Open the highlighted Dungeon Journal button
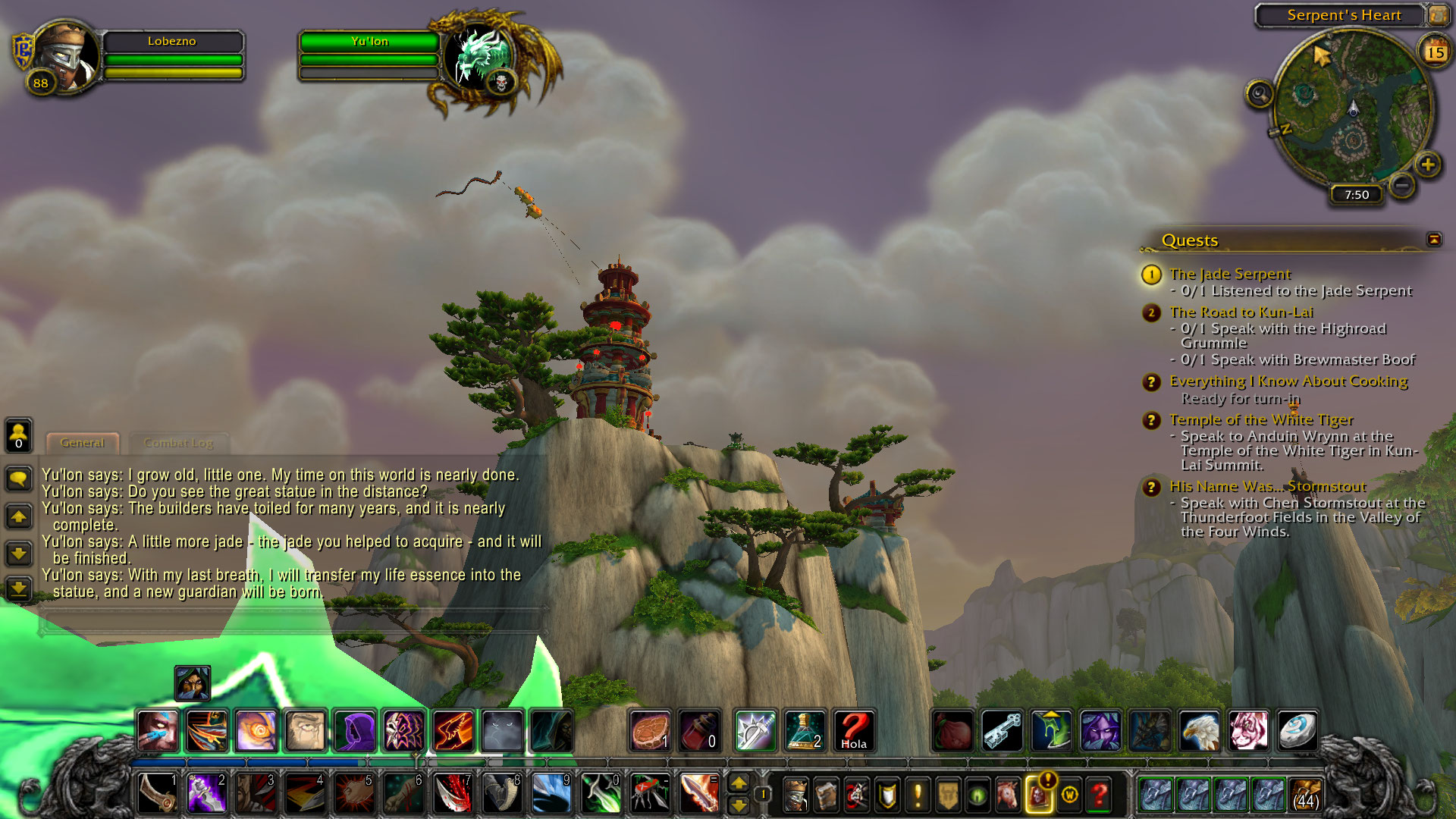1456x819 pixels. pos(1038,795)
